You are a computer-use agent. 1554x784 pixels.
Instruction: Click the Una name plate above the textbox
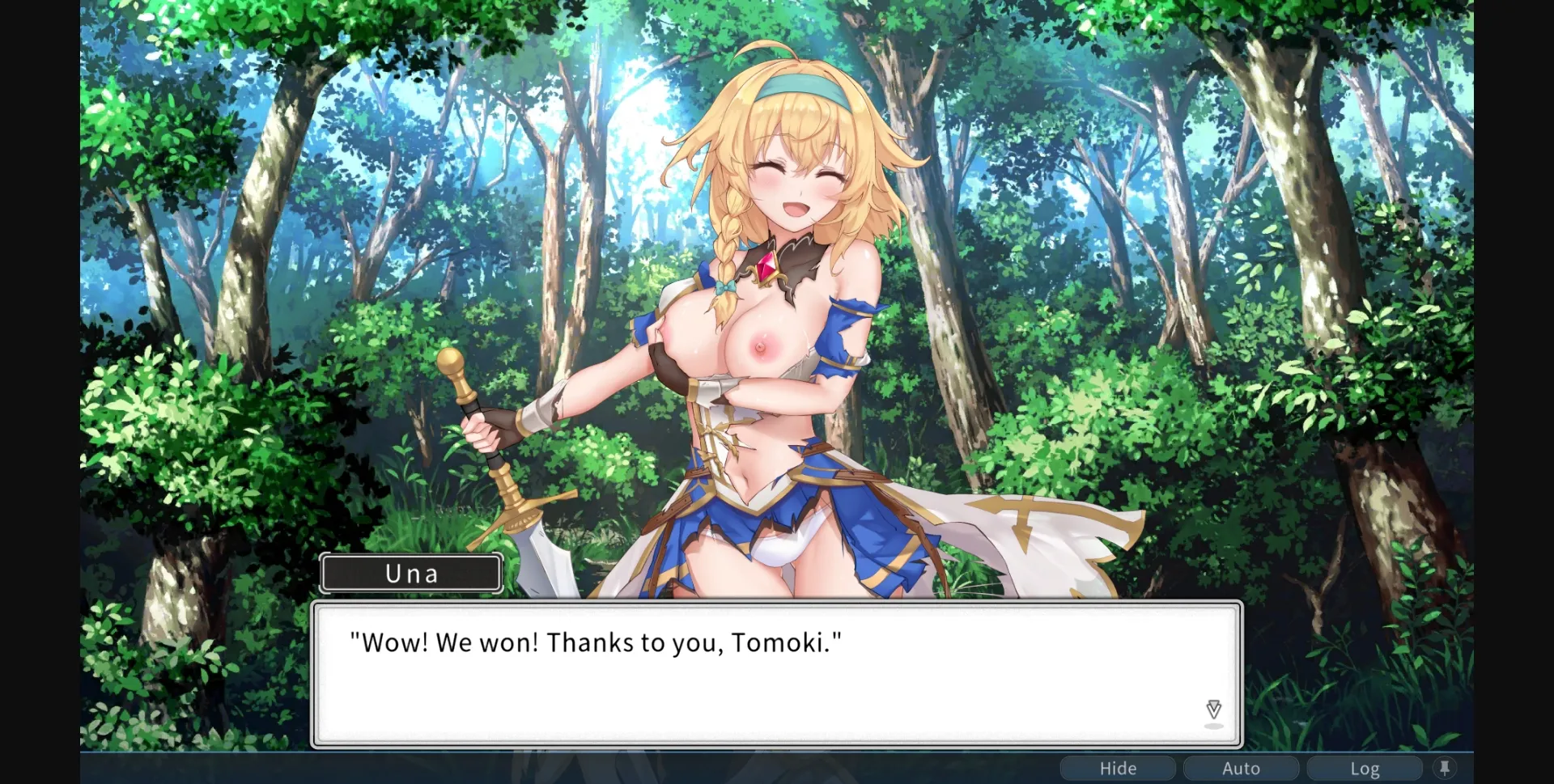tap(411, 573)
